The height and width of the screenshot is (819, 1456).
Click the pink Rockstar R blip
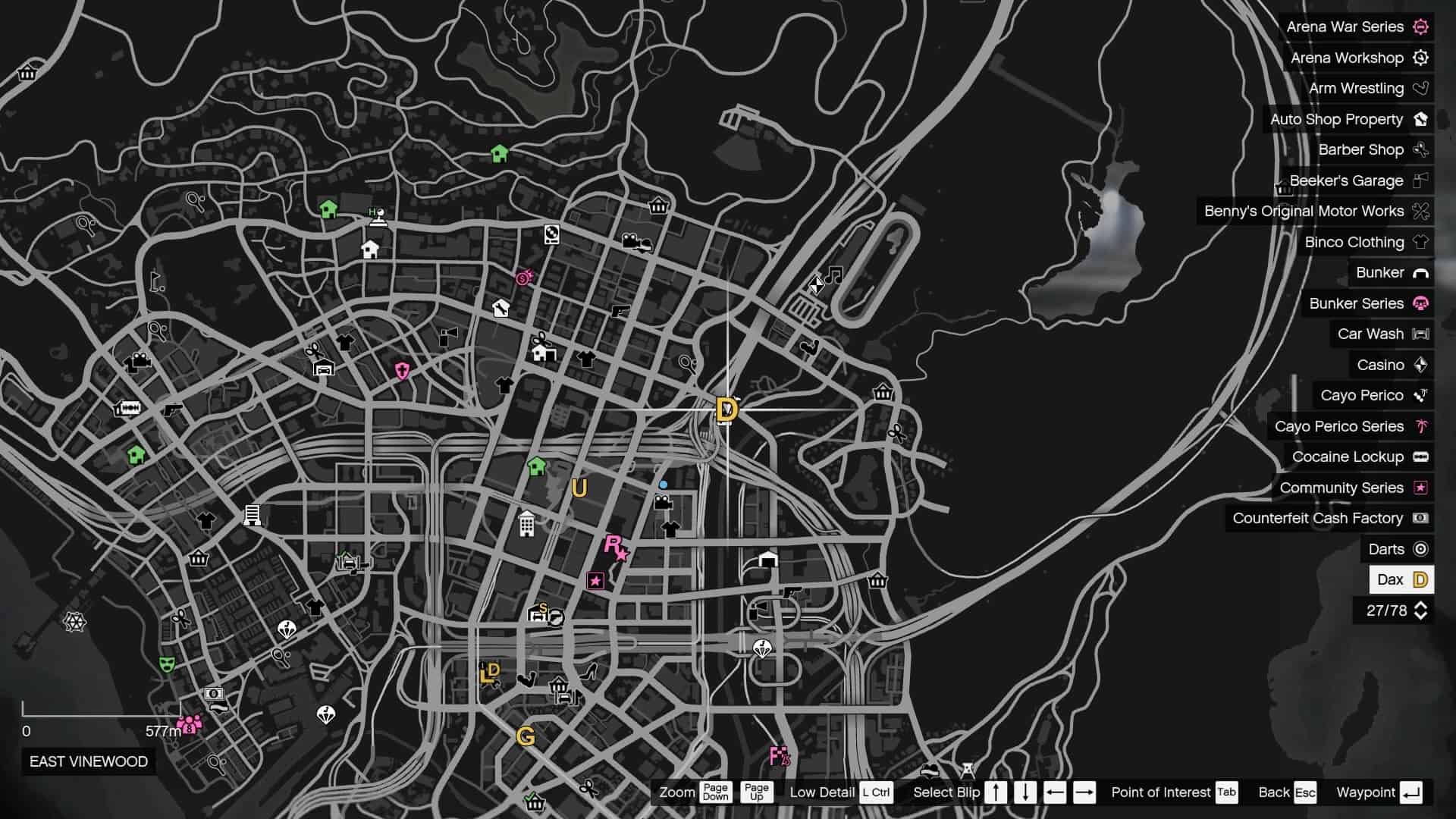[x=615, y=546]
